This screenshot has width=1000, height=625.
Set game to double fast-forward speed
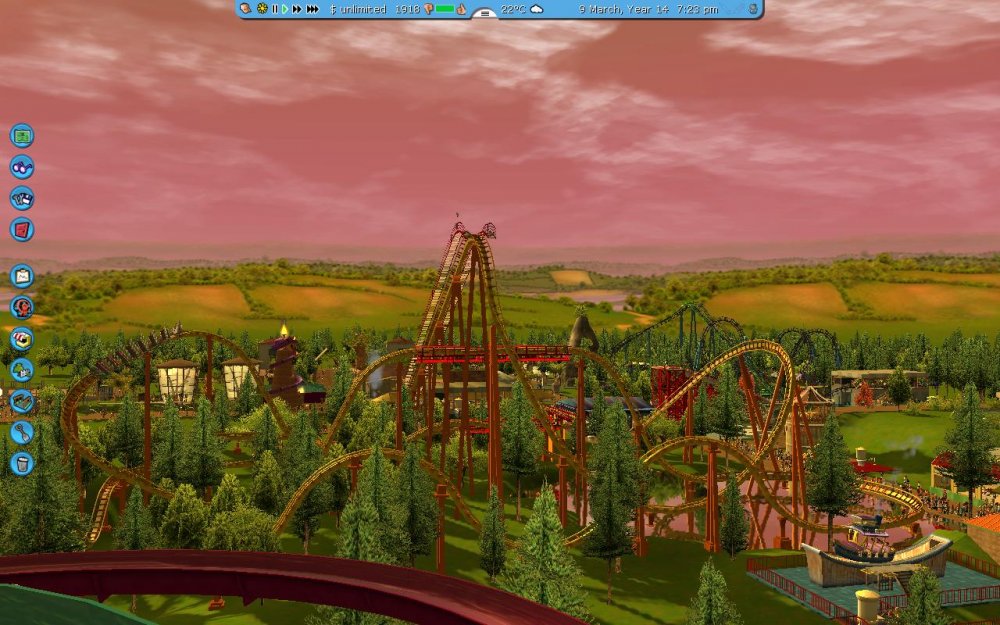pos(297,9)
